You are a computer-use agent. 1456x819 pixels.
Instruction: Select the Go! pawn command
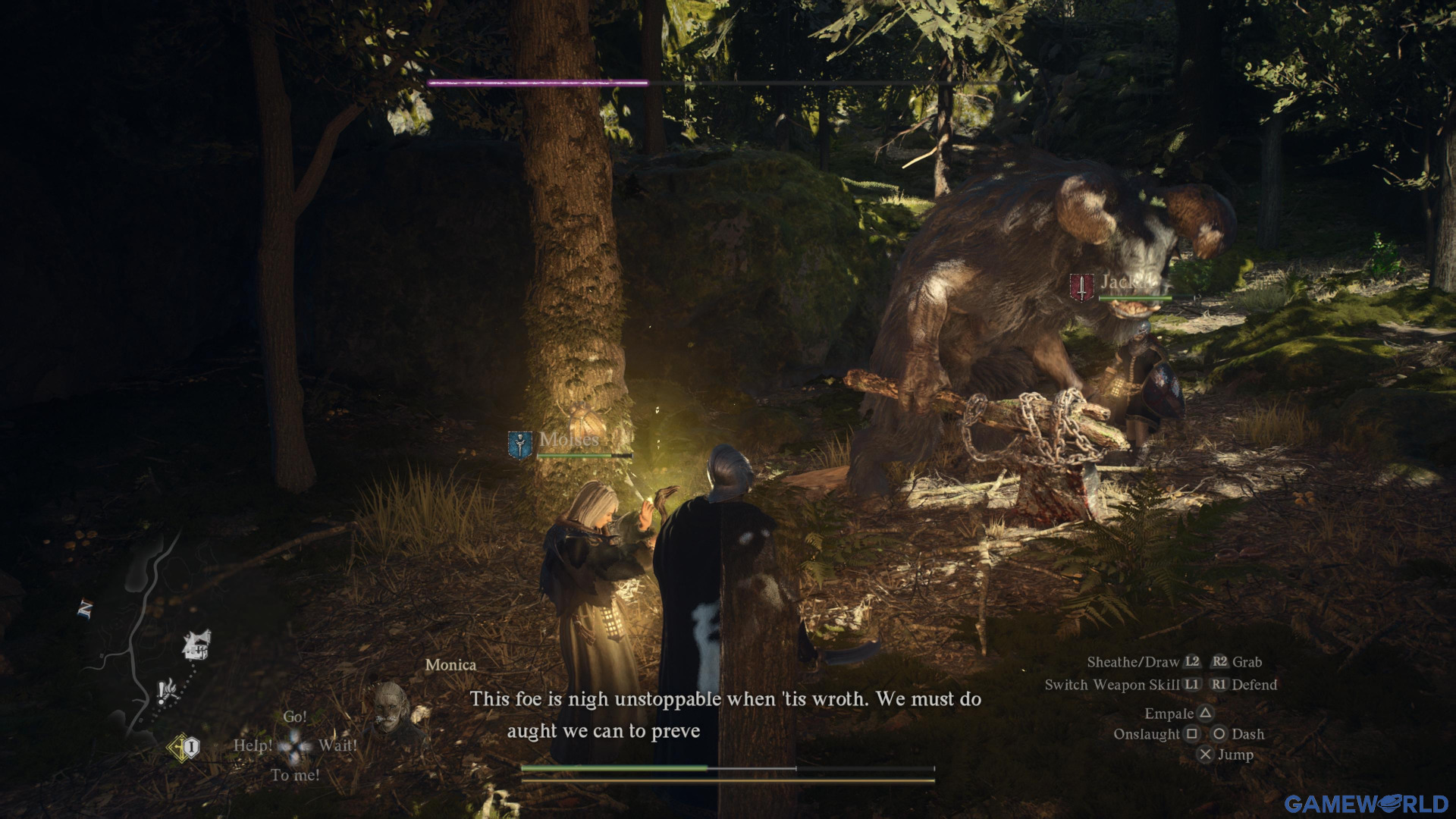pos(295,717)
